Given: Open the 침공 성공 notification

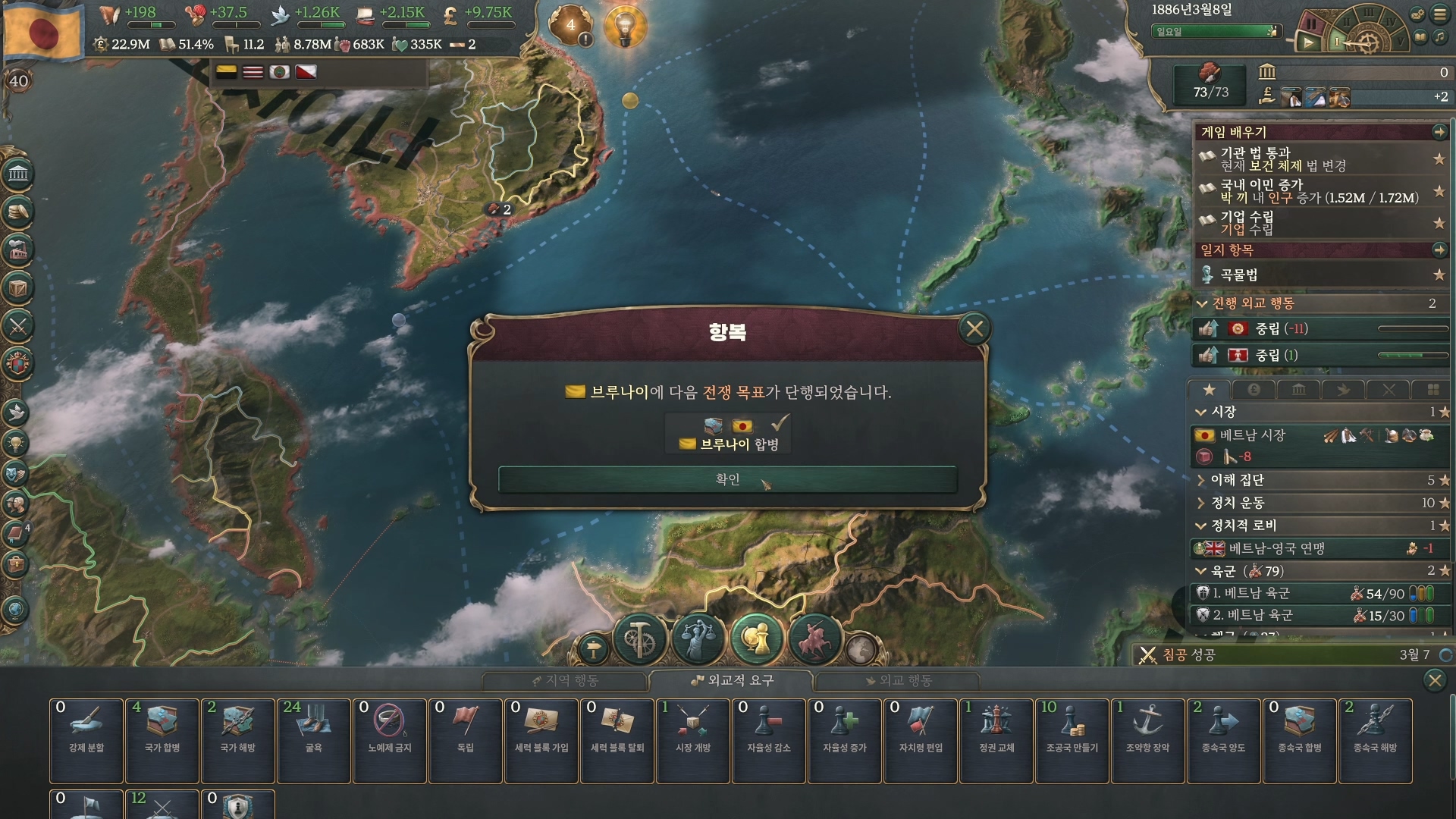Looking at the screenshot, I should pyautogui.click(x=1189, y=654).
